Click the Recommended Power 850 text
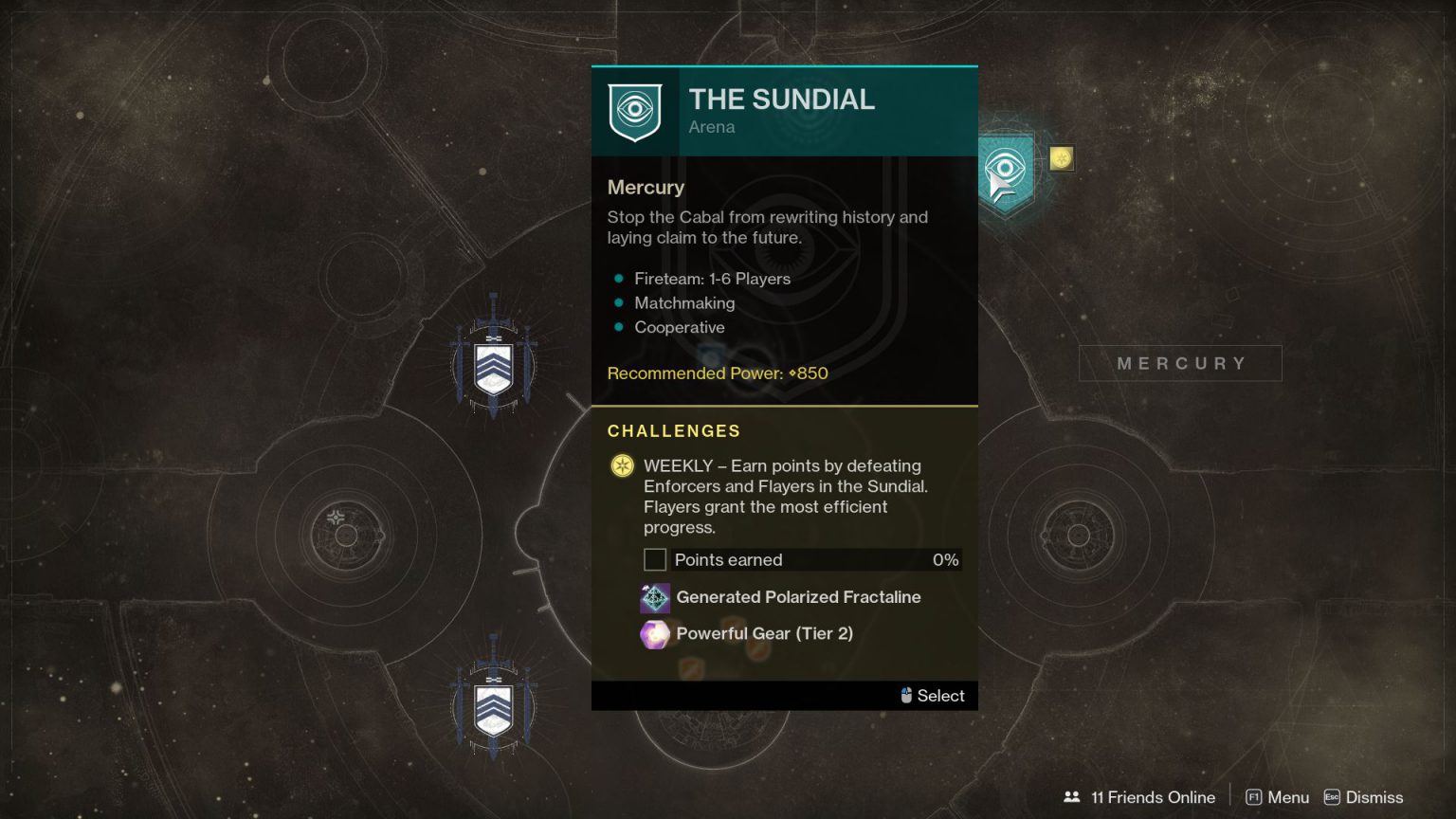 point(717,373)
